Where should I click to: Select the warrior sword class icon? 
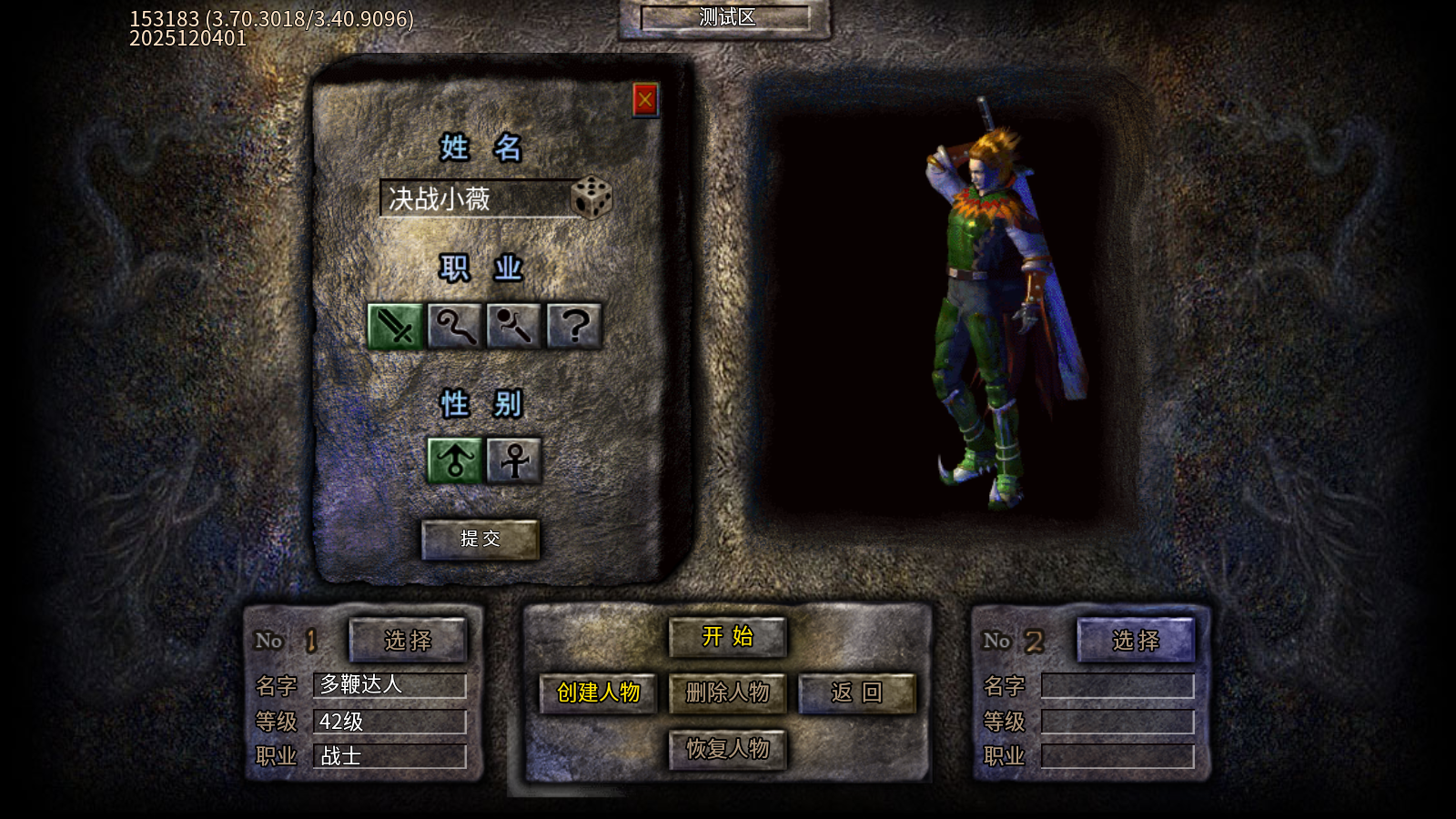pos(395,326)
